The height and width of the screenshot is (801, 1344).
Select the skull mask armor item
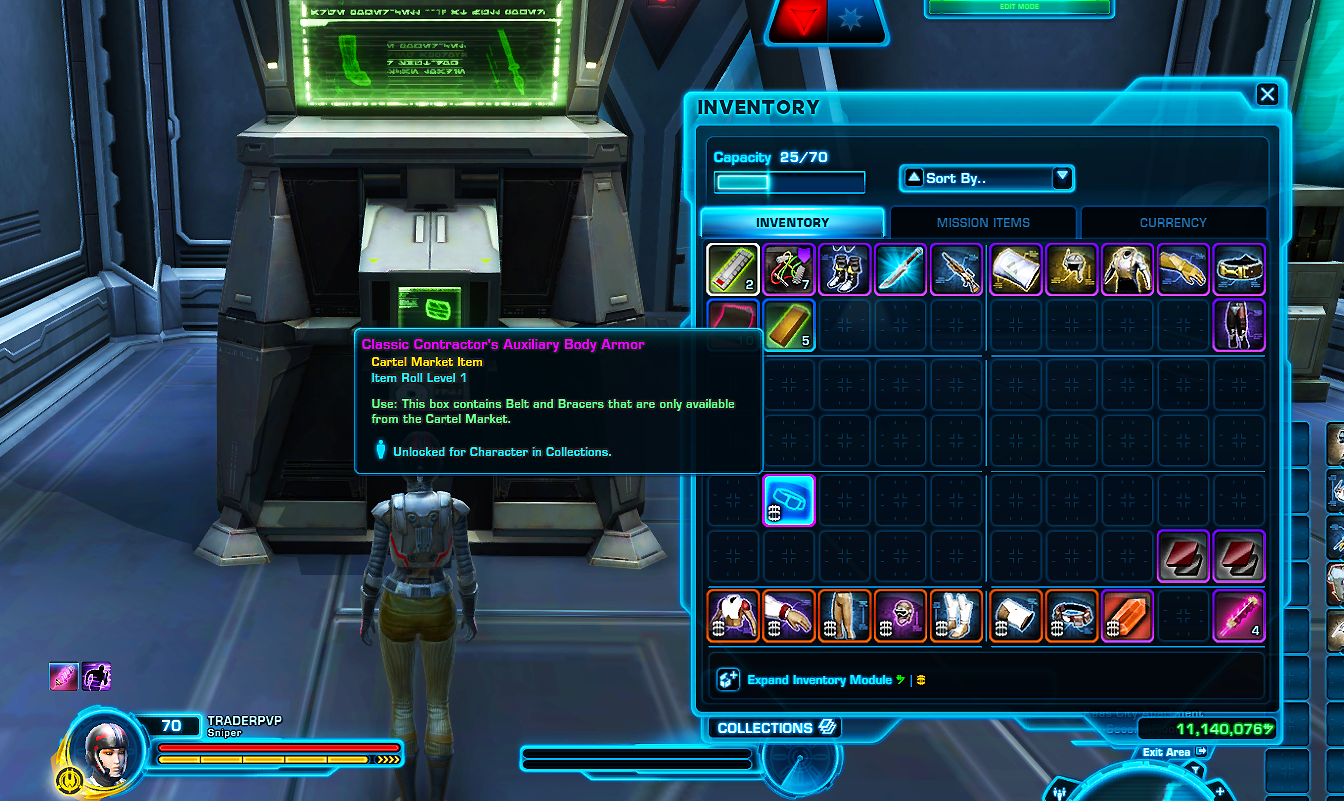pos(901,616)
